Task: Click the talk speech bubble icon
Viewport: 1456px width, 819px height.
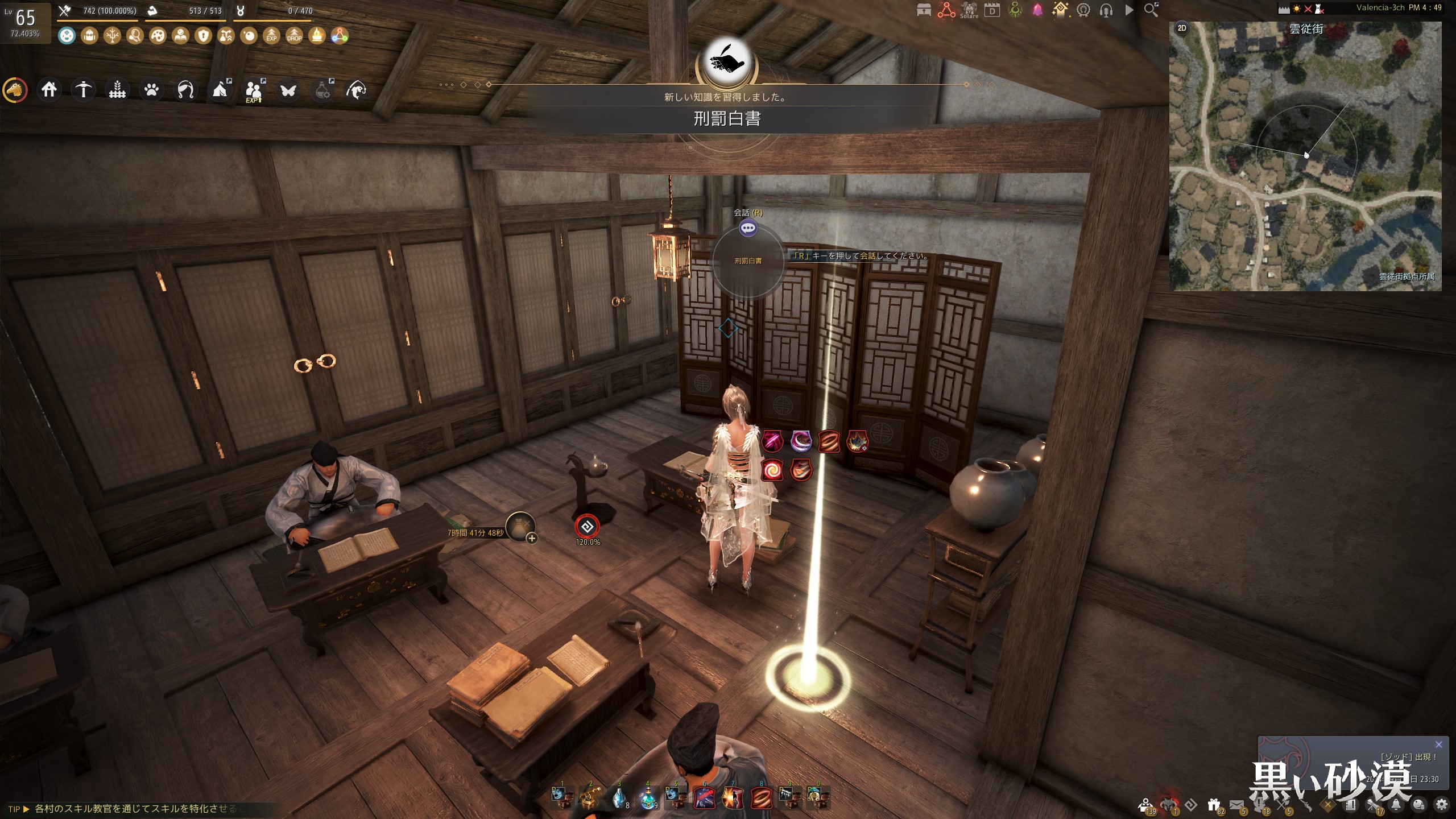Action: (x=747, y=228)
